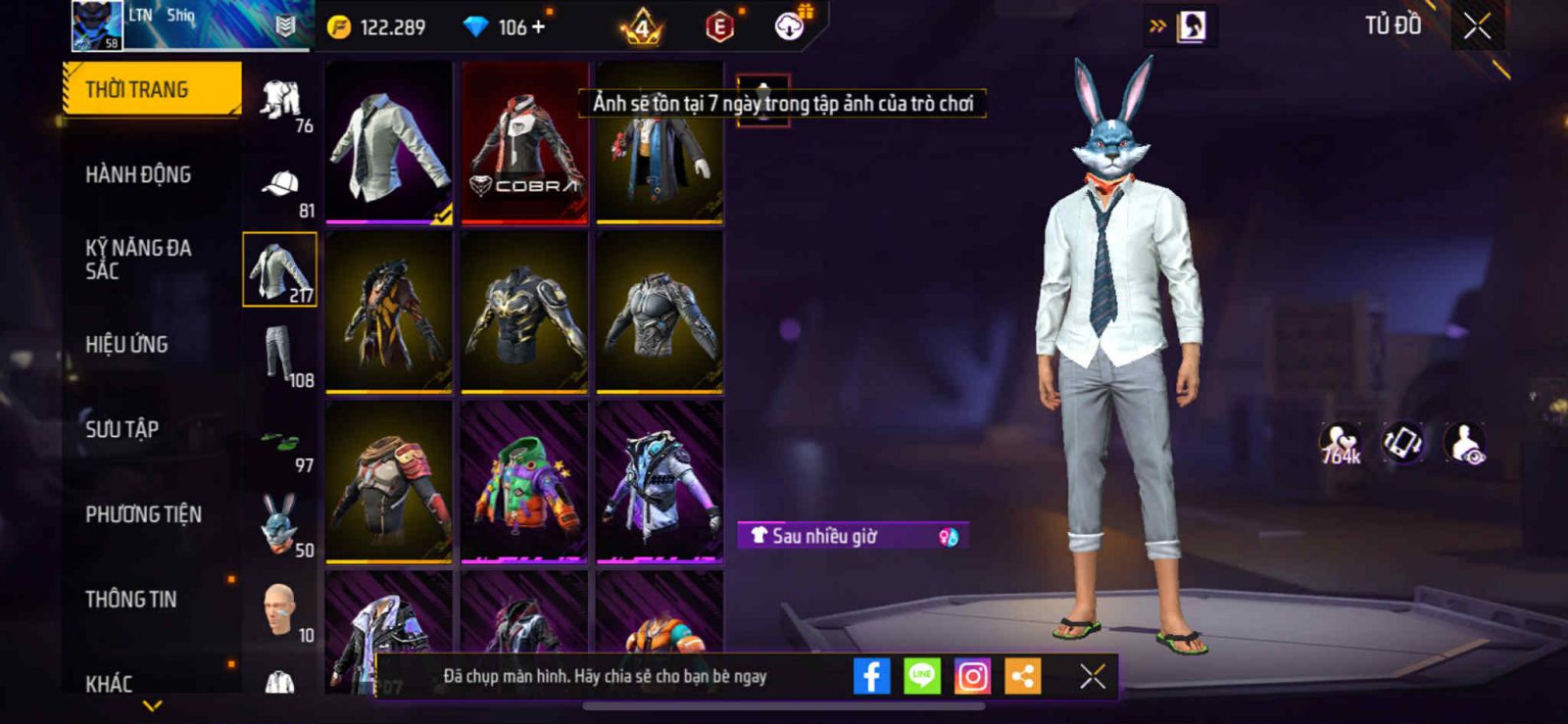This screenshot has width=1568, height=724.
Task: Pick the green and purple colorful jacket
Action: tap(524, 482)
